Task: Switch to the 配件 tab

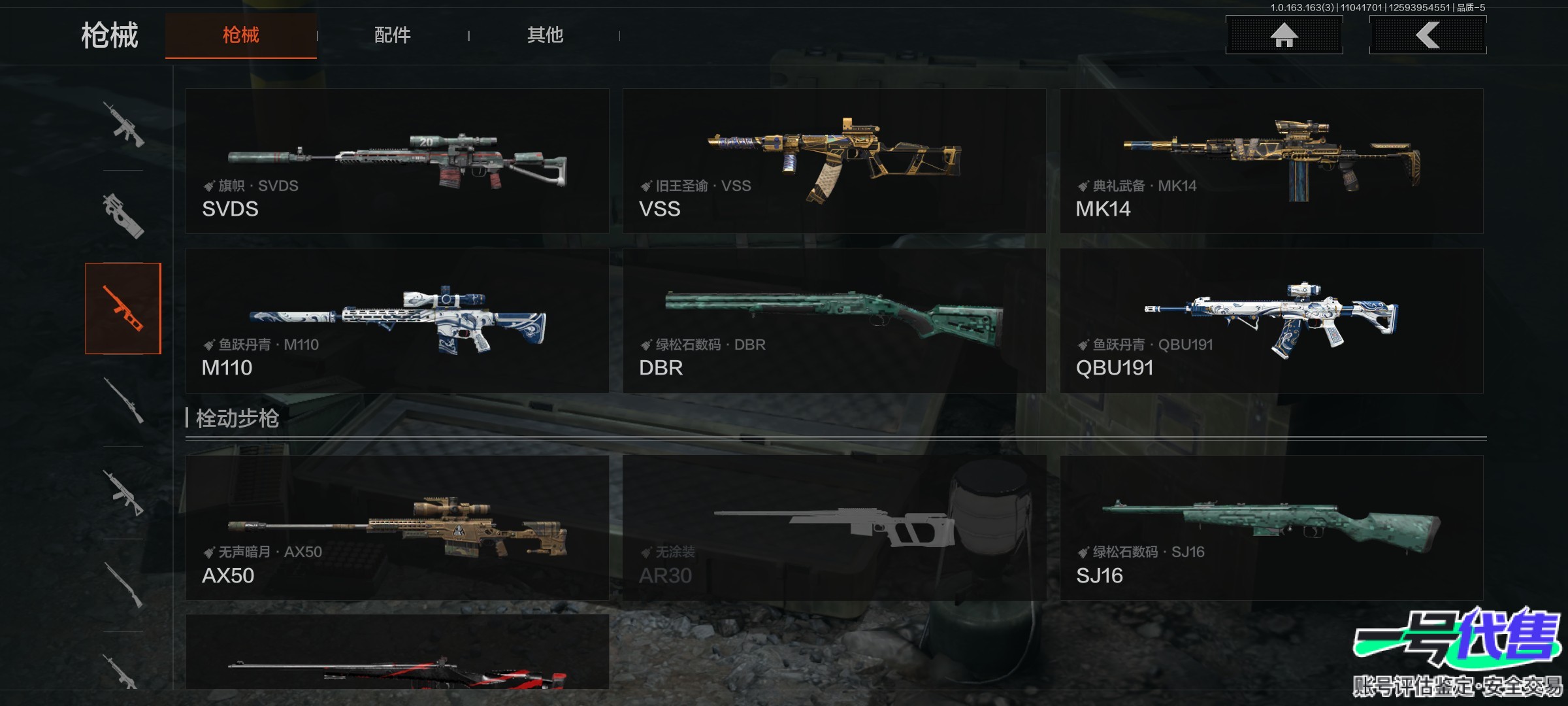Action: [392, 35]
